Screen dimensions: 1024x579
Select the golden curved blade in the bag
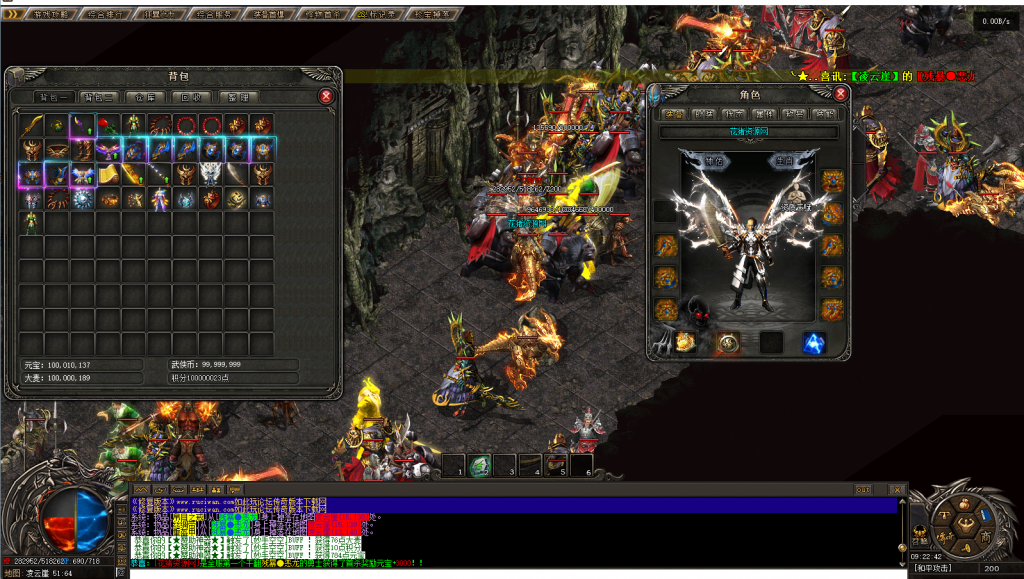click(x=31, y=124)
